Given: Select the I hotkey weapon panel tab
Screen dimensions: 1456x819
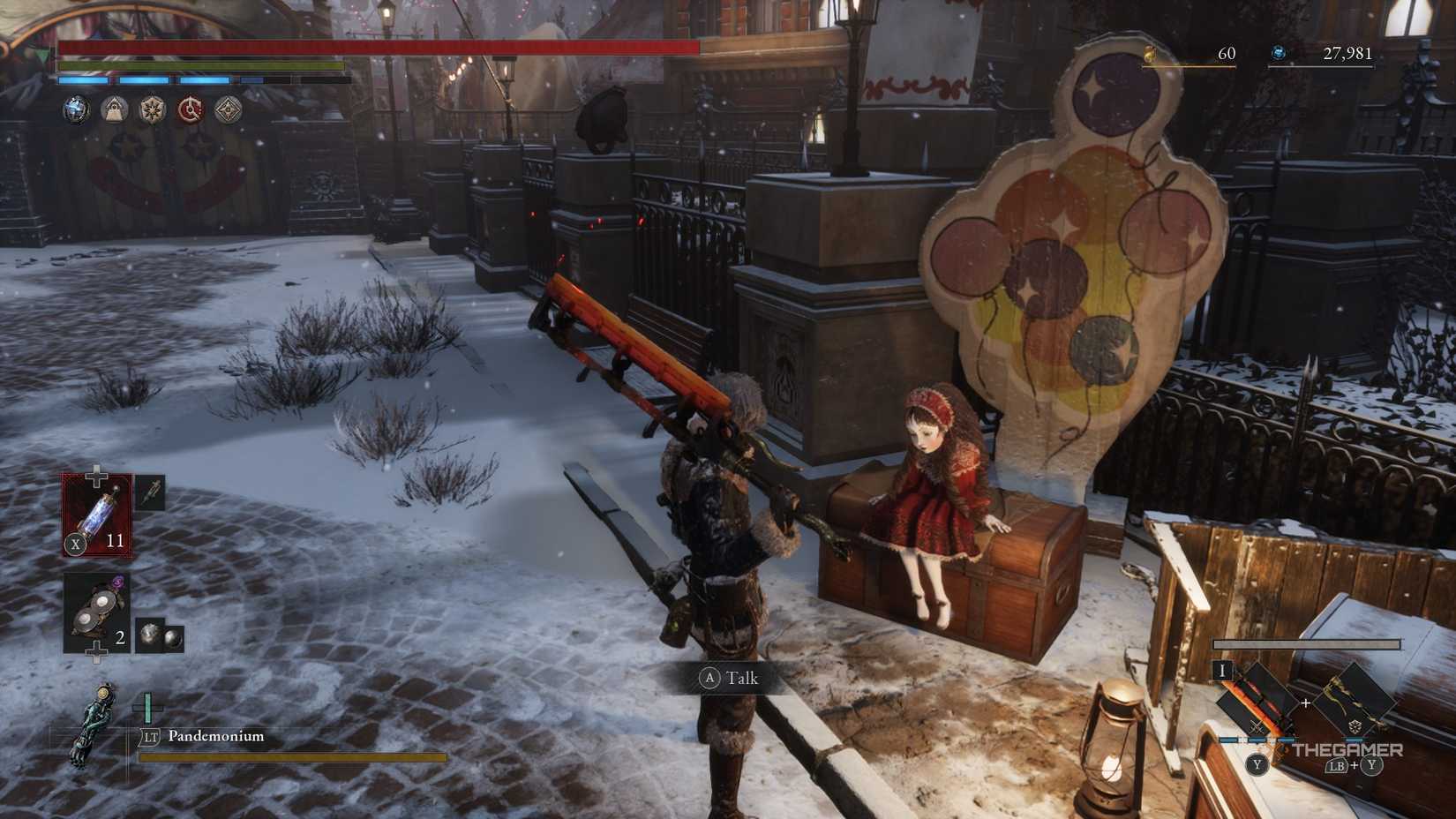Looking at the screenshot, I should tap(1222, 669).
